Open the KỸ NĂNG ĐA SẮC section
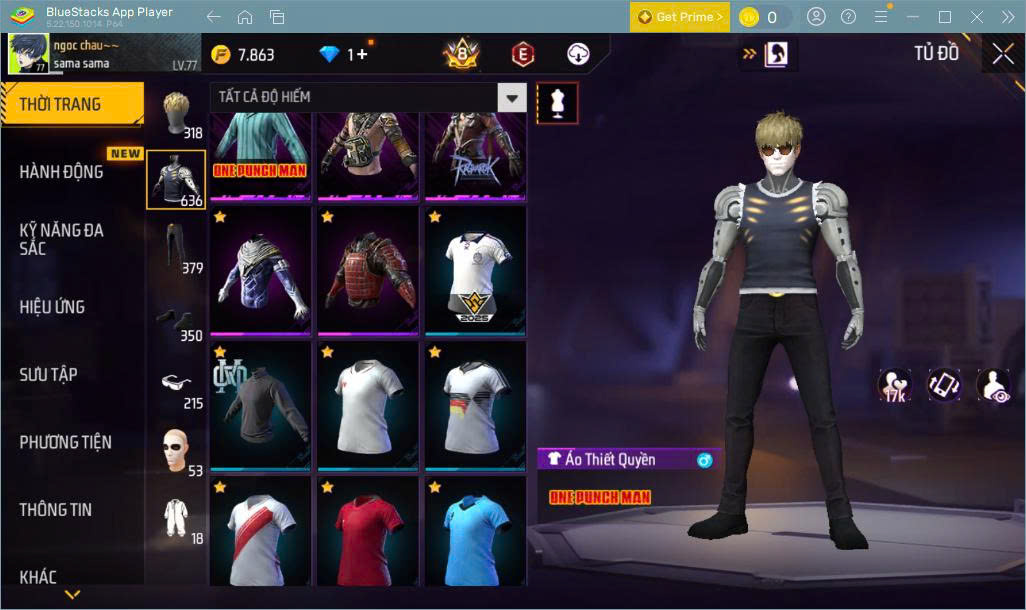 (62, 239)
